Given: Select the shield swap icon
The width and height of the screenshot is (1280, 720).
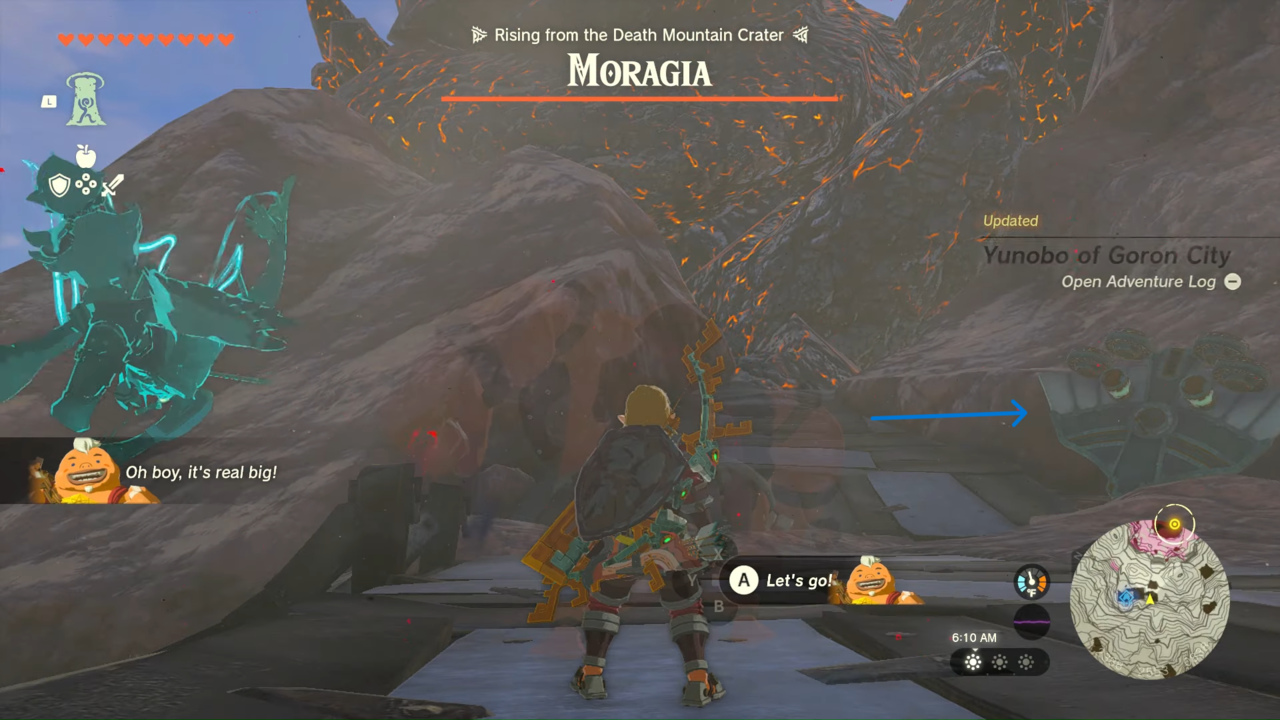Looking at the screenshot, I should [x=59, y=184].
